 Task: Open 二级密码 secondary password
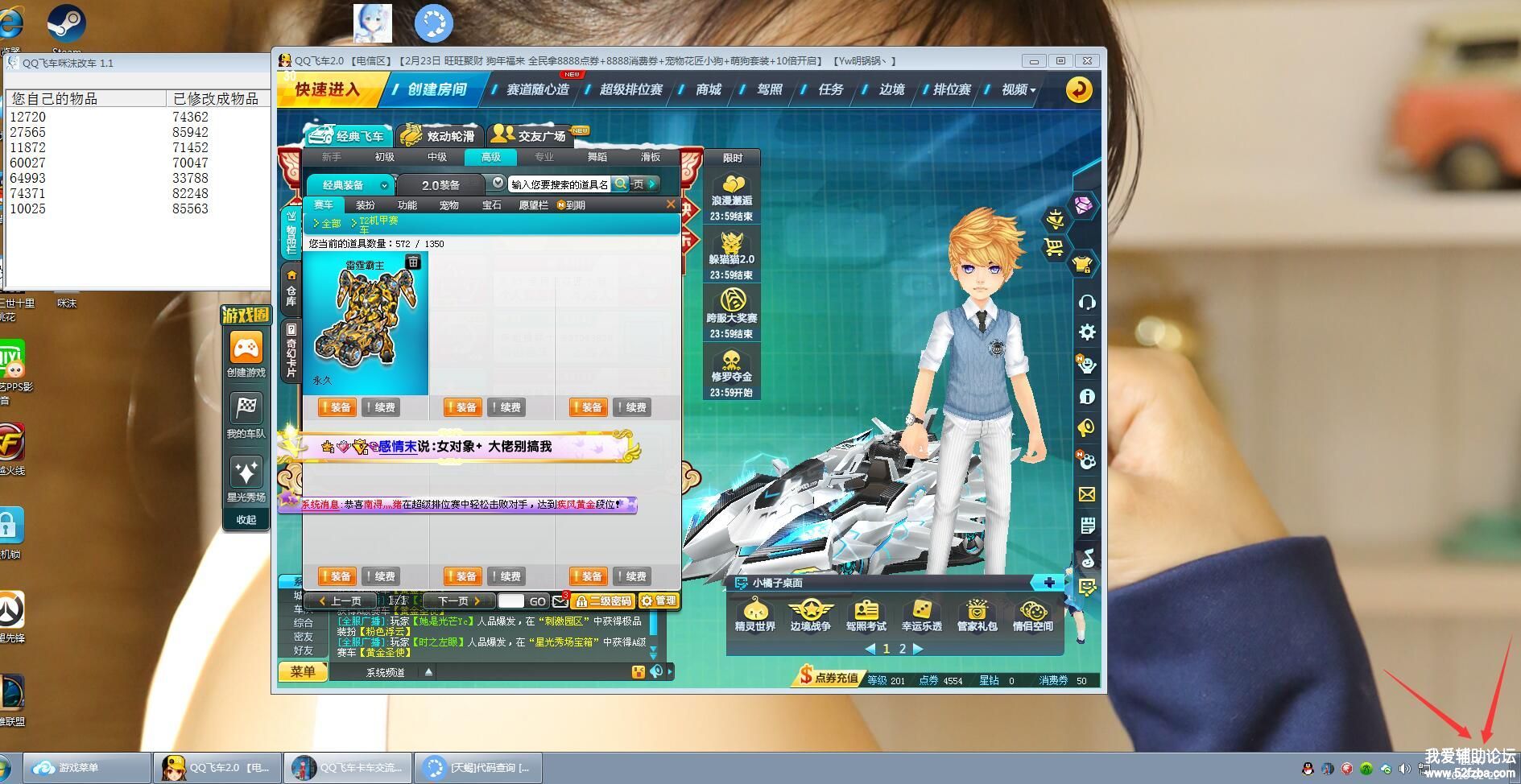coord(603,601)
